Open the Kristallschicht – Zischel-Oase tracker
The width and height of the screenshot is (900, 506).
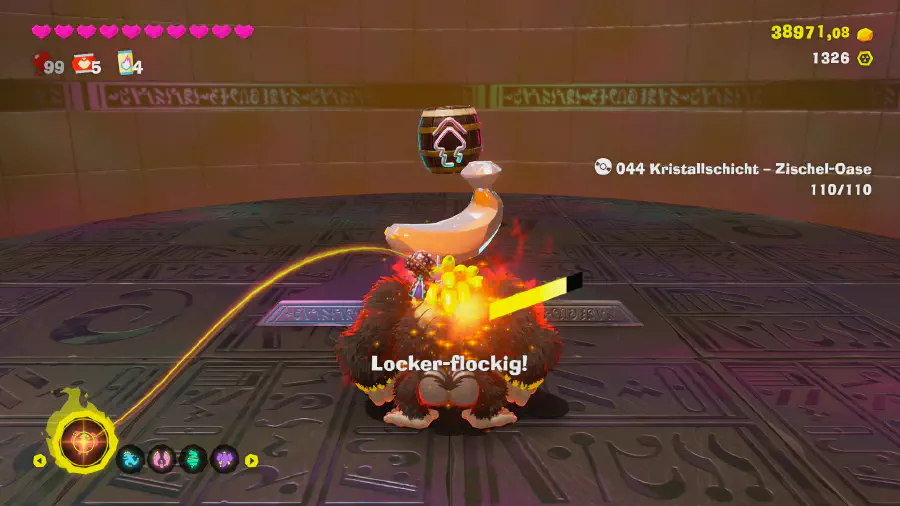coord(733,168)
